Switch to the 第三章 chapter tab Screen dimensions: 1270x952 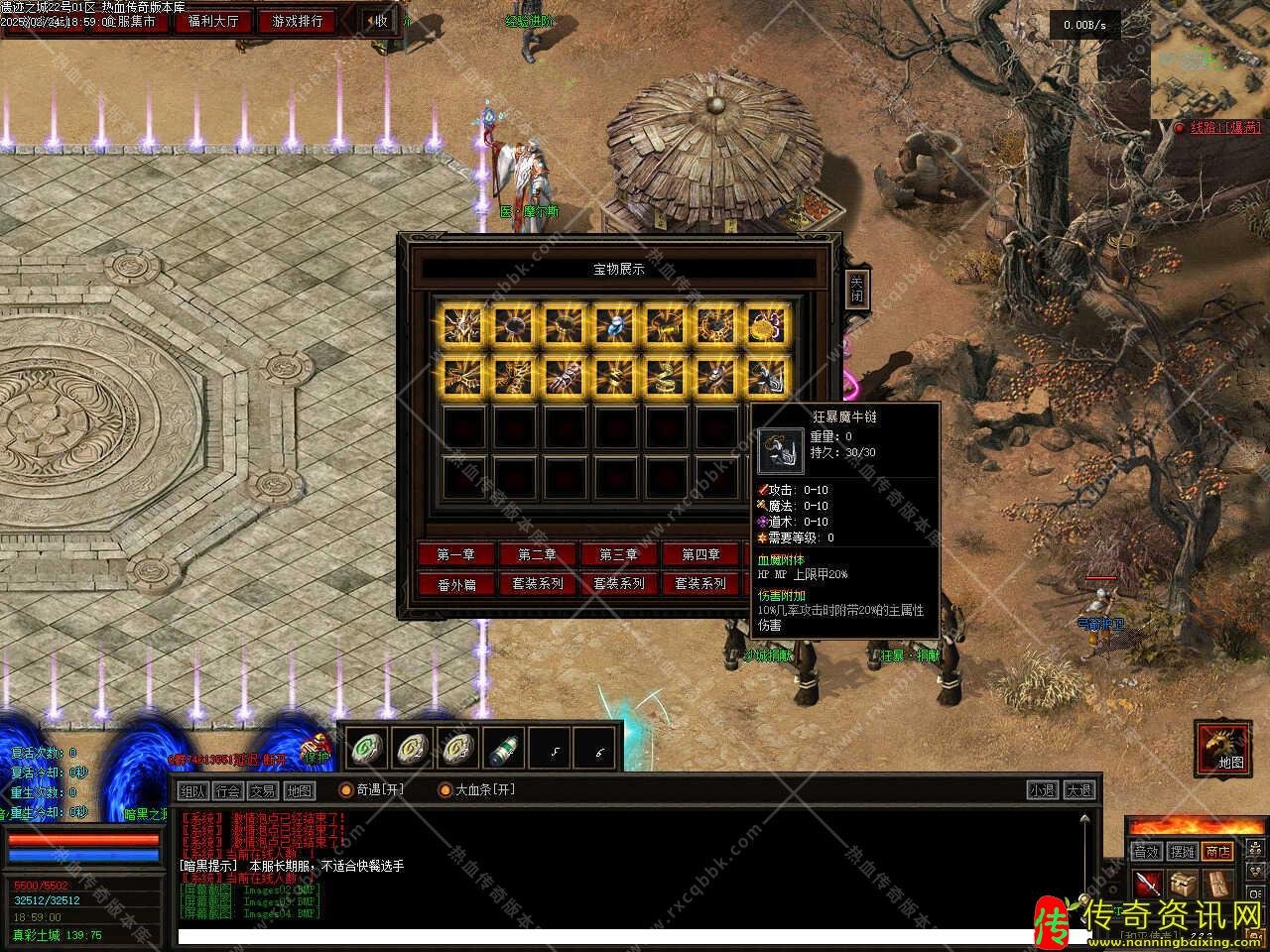[618, 554]
